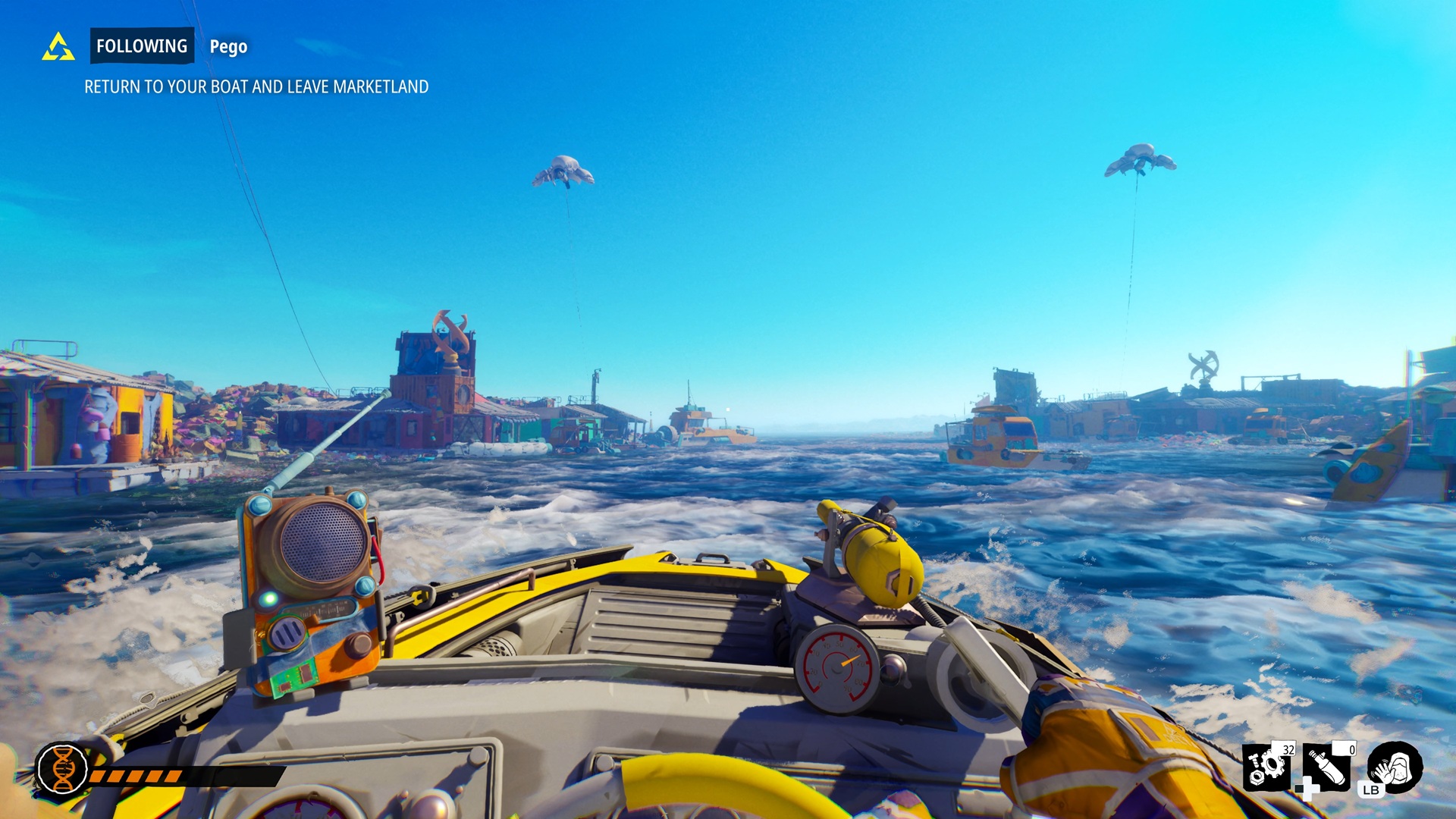Select the bottle item slot
This screenshot has height=819, width=1456.
(1328, 767)
